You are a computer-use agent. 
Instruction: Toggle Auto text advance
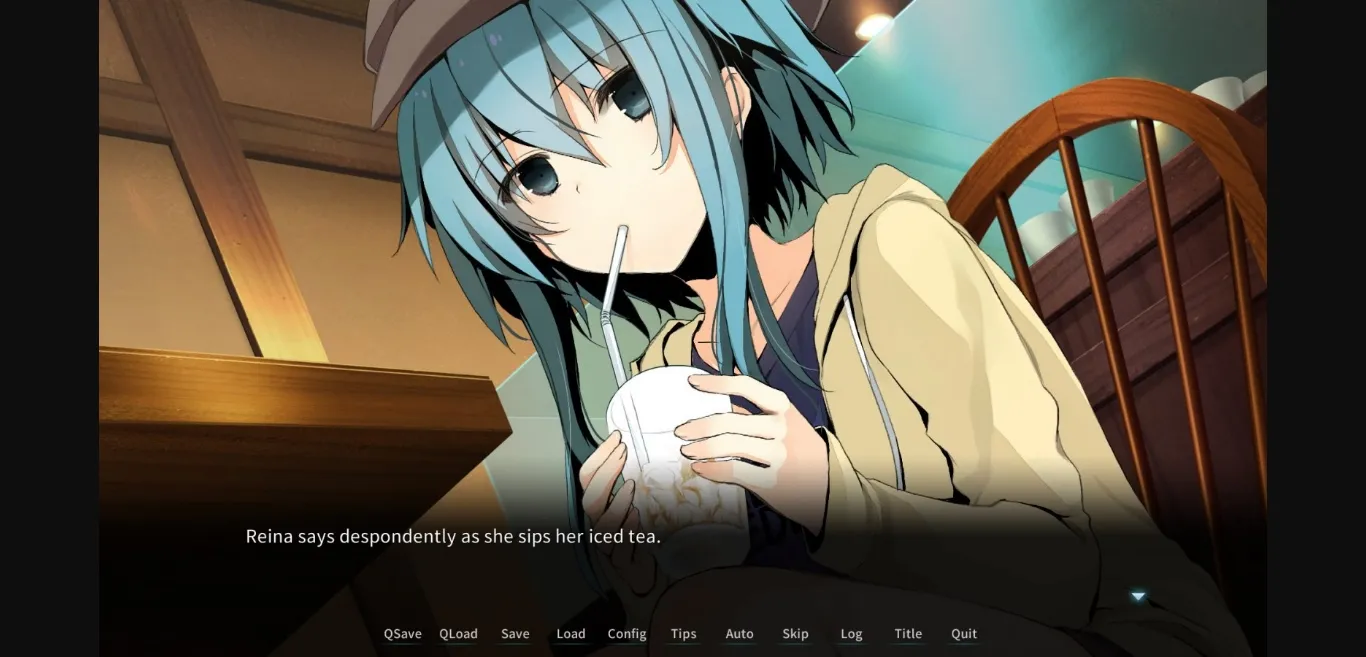click(x=740, y=634)
